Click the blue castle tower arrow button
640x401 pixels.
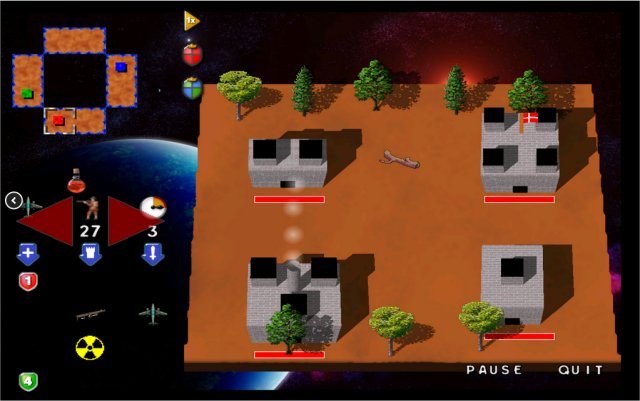coord(90,254)
